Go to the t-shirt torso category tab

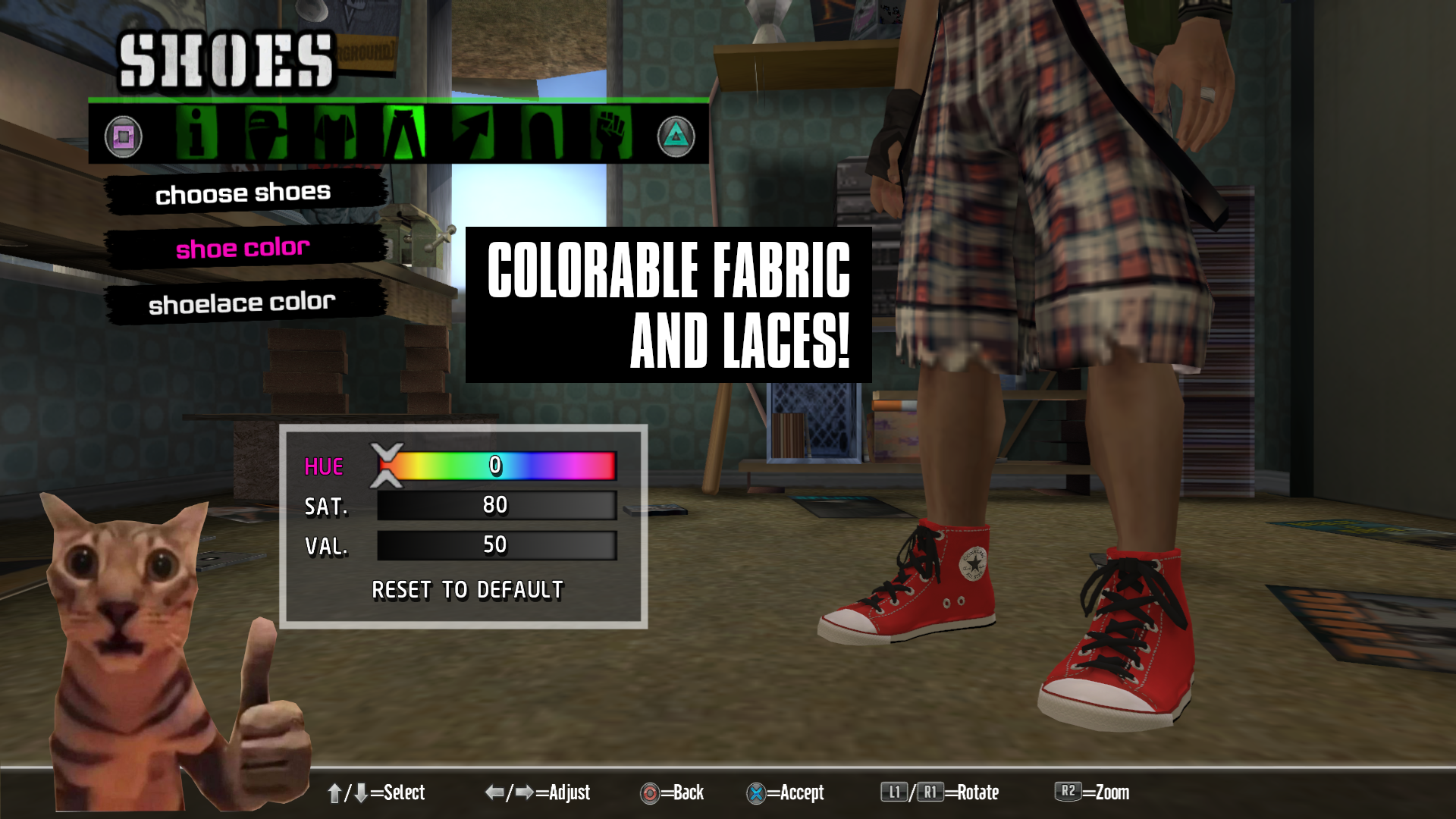click(334, 134)
